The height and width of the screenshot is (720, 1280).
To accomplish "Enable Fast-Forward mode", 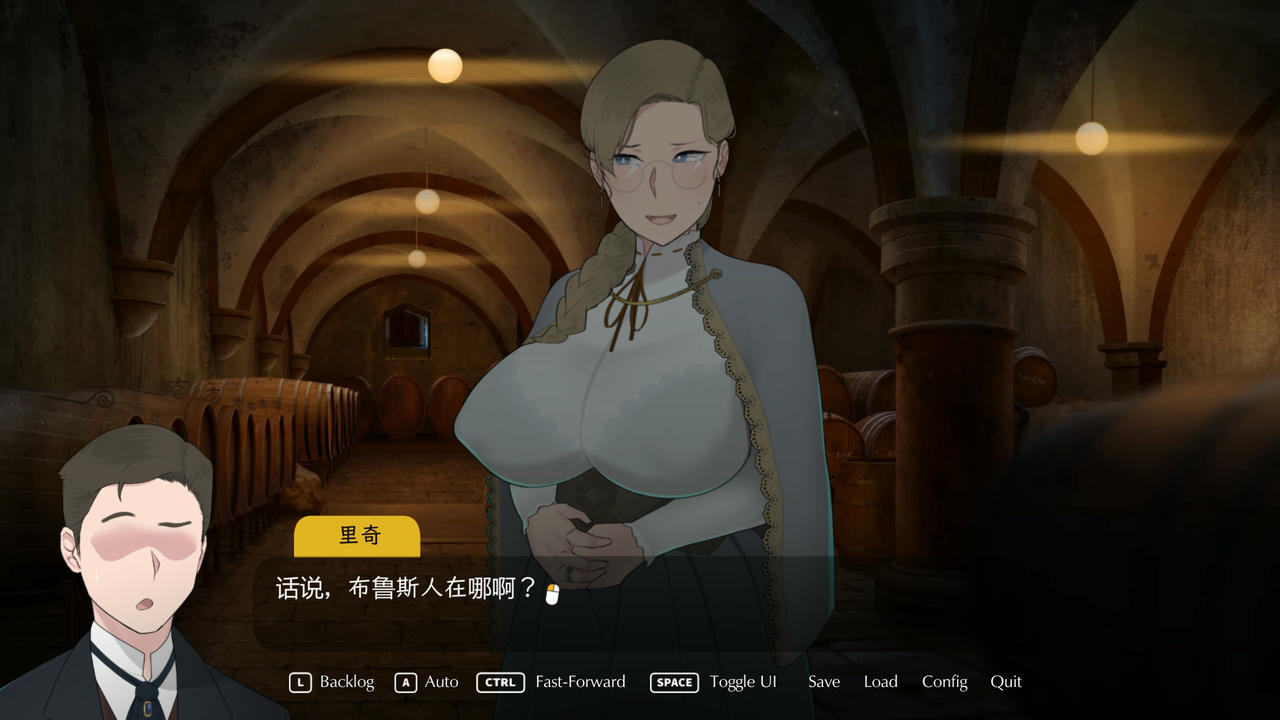I will [580, 681].
